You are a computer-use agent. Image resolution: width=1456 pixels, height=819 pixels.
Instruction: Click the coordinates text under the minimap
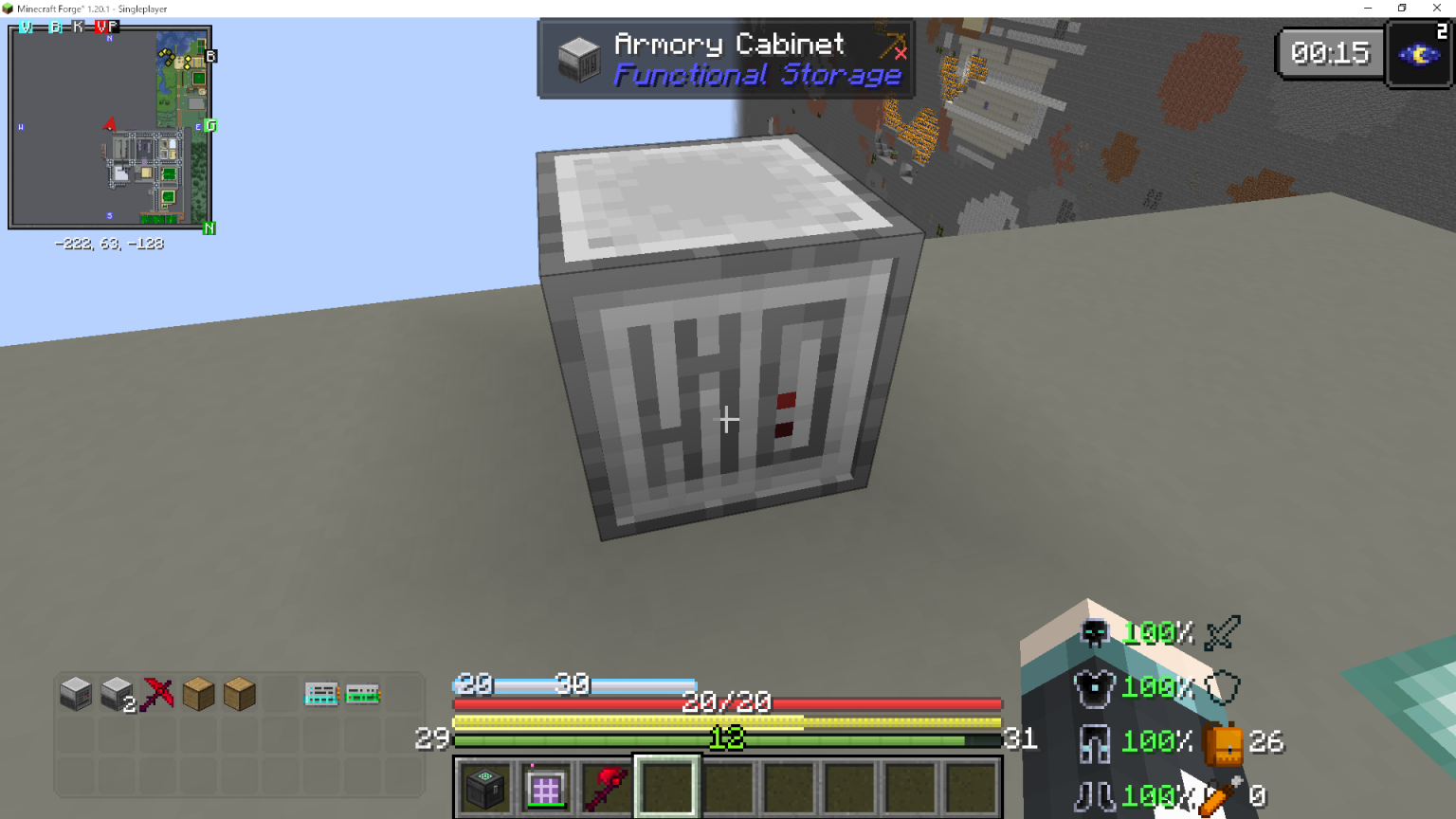(x=111, y=244)
